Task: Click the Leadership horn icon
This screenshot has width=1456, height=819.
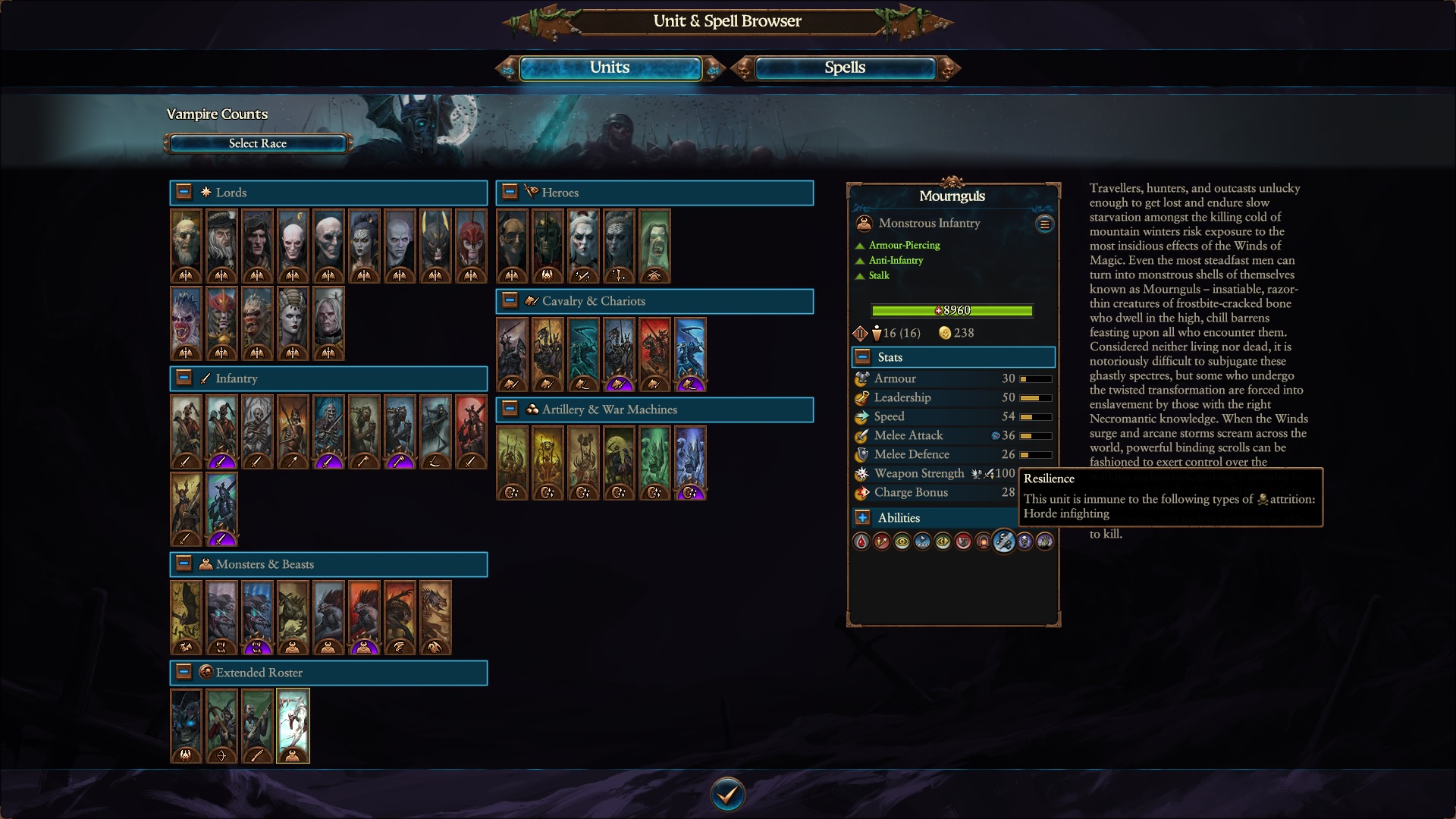Action: (861, 397)
